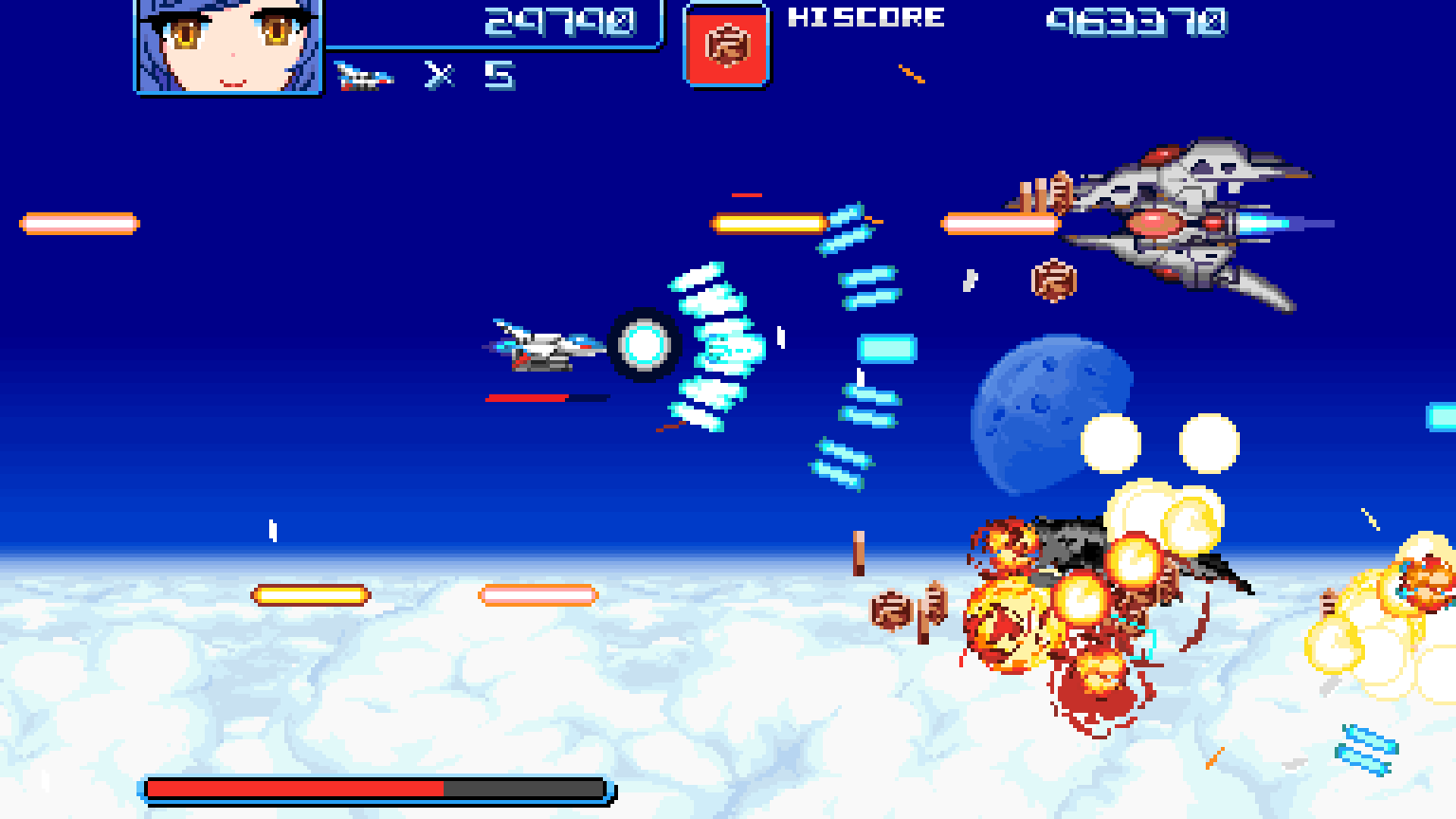Click the red crate item icon
Viewport: 1456px width, 819px height.
pyautogui.click(x=726, y=45)
